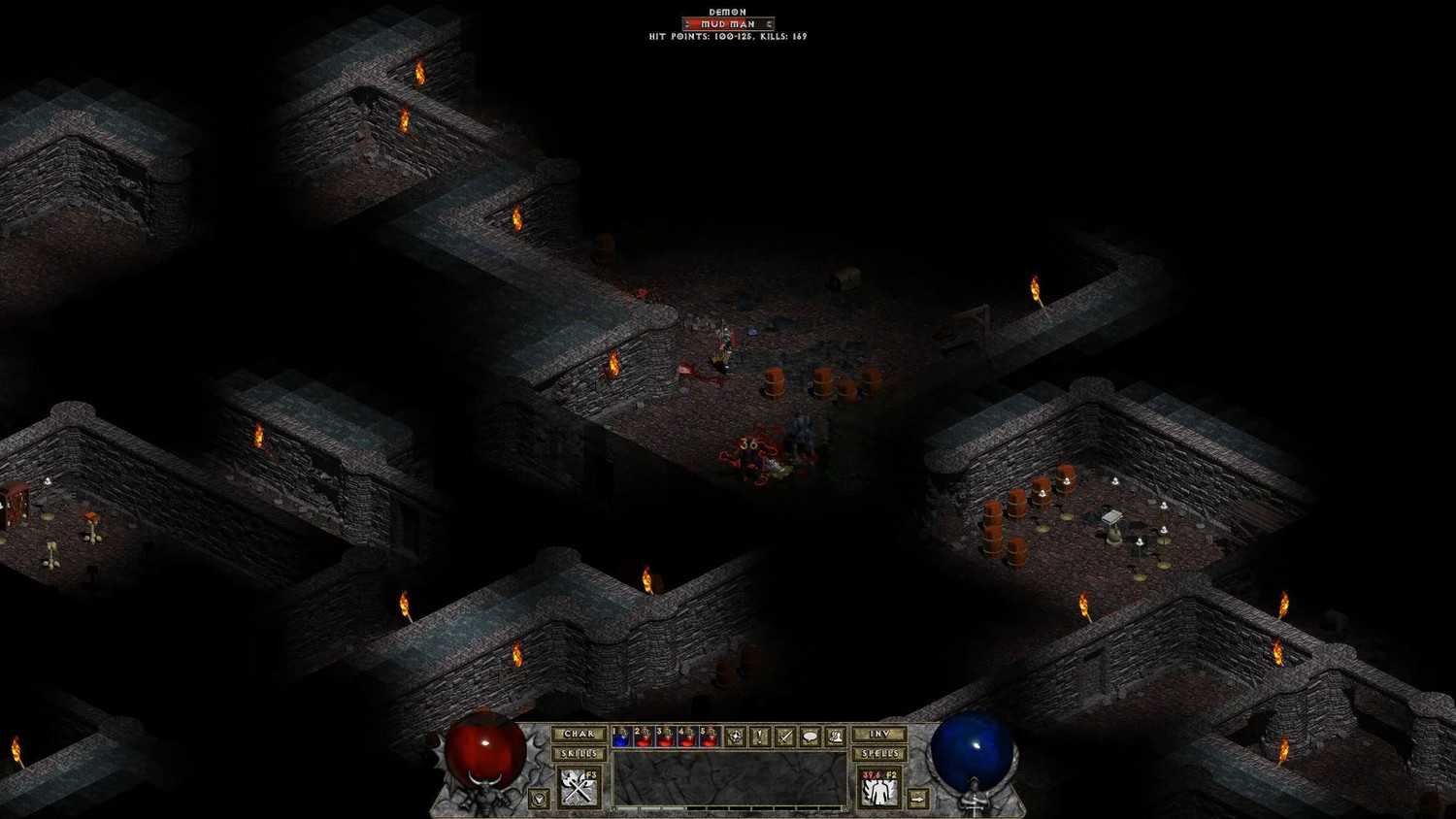Select the glowing figure F2 skill

click(x=879, y=788)
